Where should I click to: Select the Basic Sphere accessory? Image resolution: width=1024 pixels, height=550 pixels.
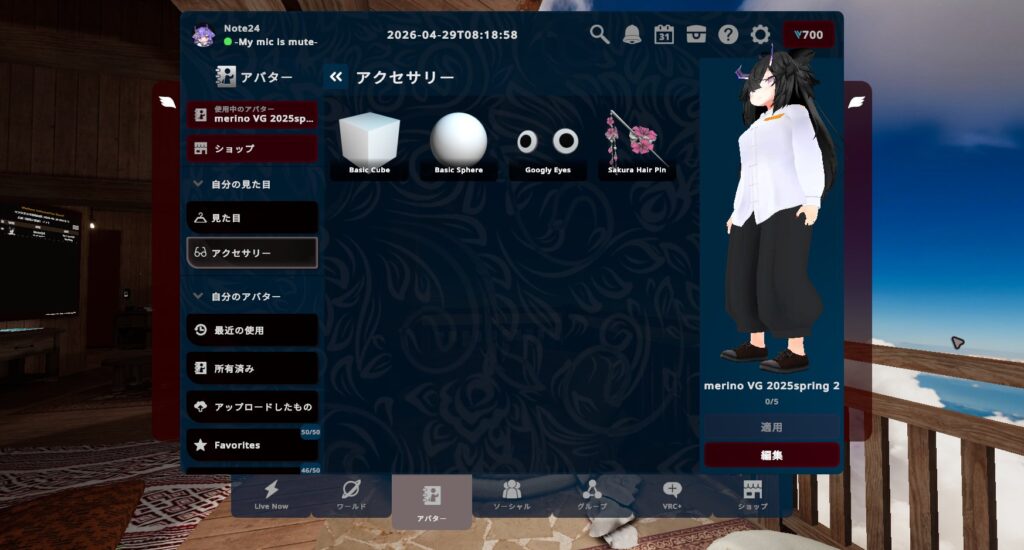(459, 145)
